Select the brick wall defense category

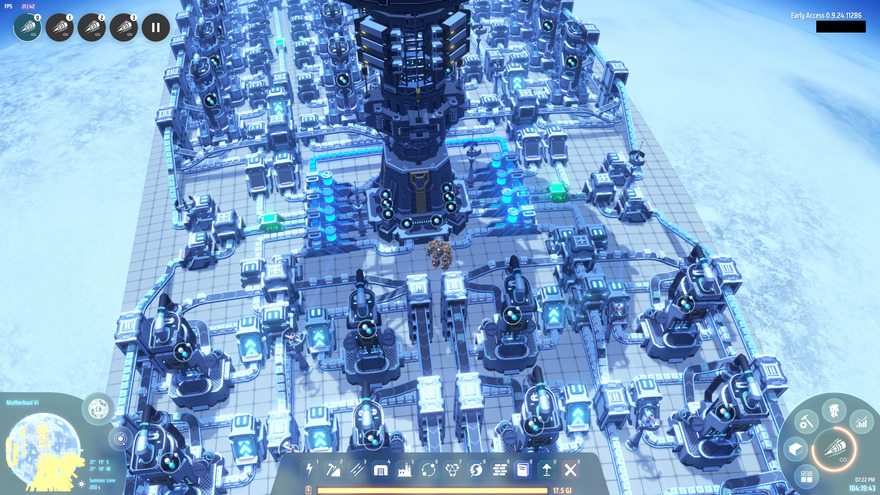point(500,469)
